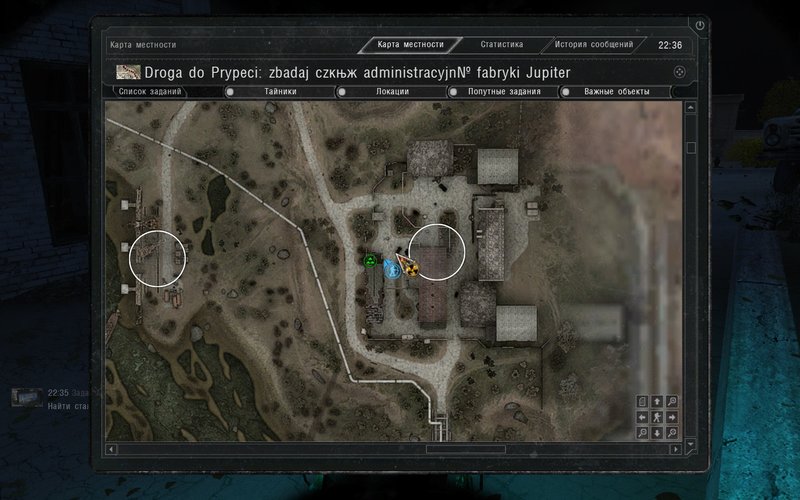Center the map on the player
The width and height of the screenshot is (800, 500).
tap(656, 417)
